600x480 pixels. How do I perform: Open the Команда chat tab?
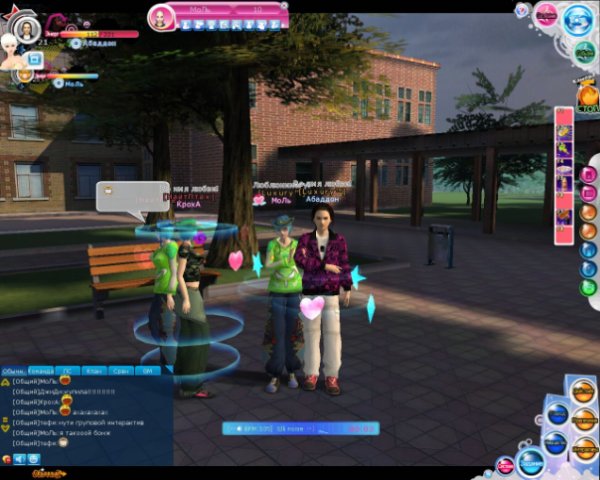coord(41,370)
